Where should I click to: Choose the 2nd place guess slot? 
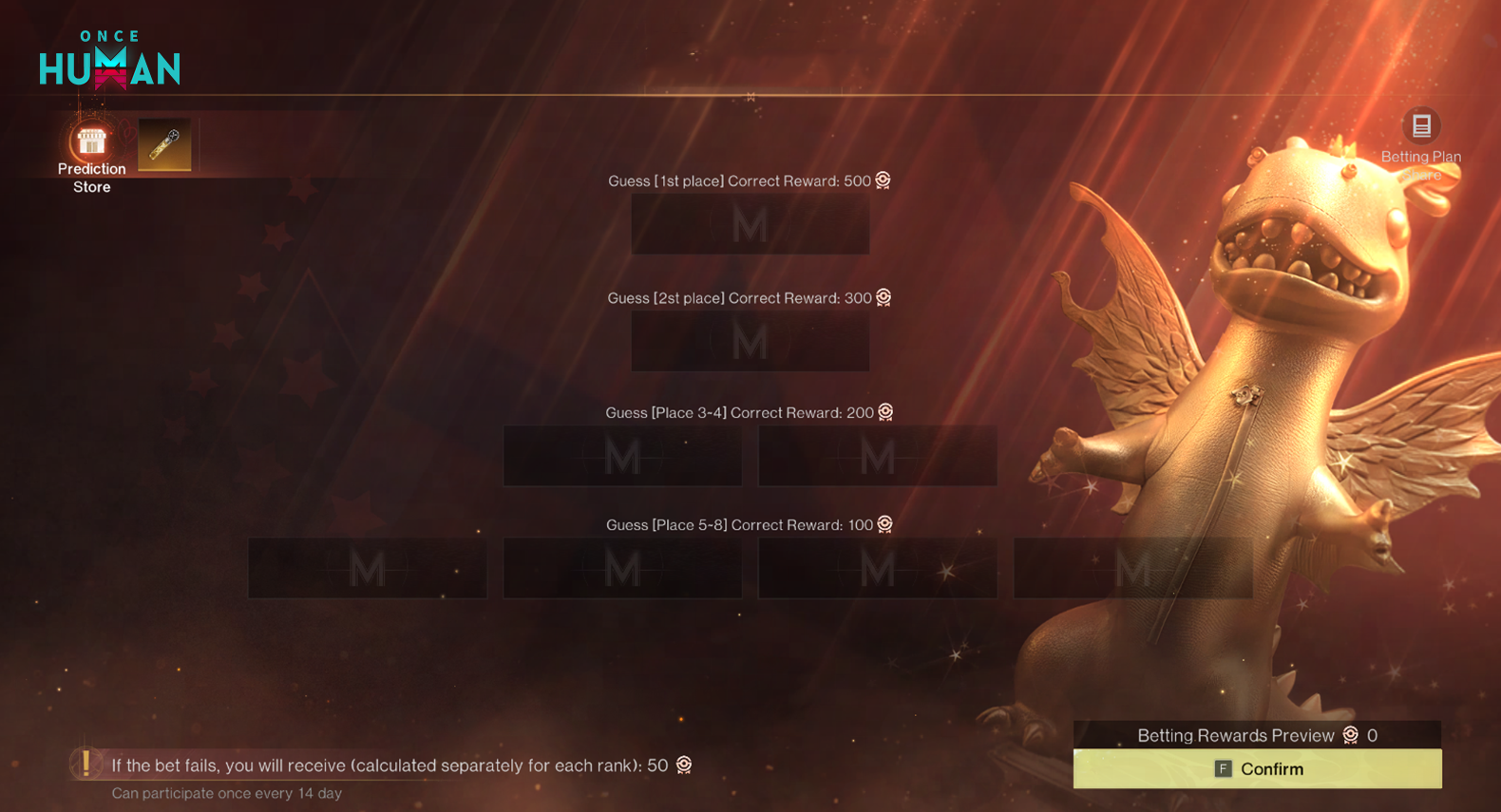click(x=750, y=342)
